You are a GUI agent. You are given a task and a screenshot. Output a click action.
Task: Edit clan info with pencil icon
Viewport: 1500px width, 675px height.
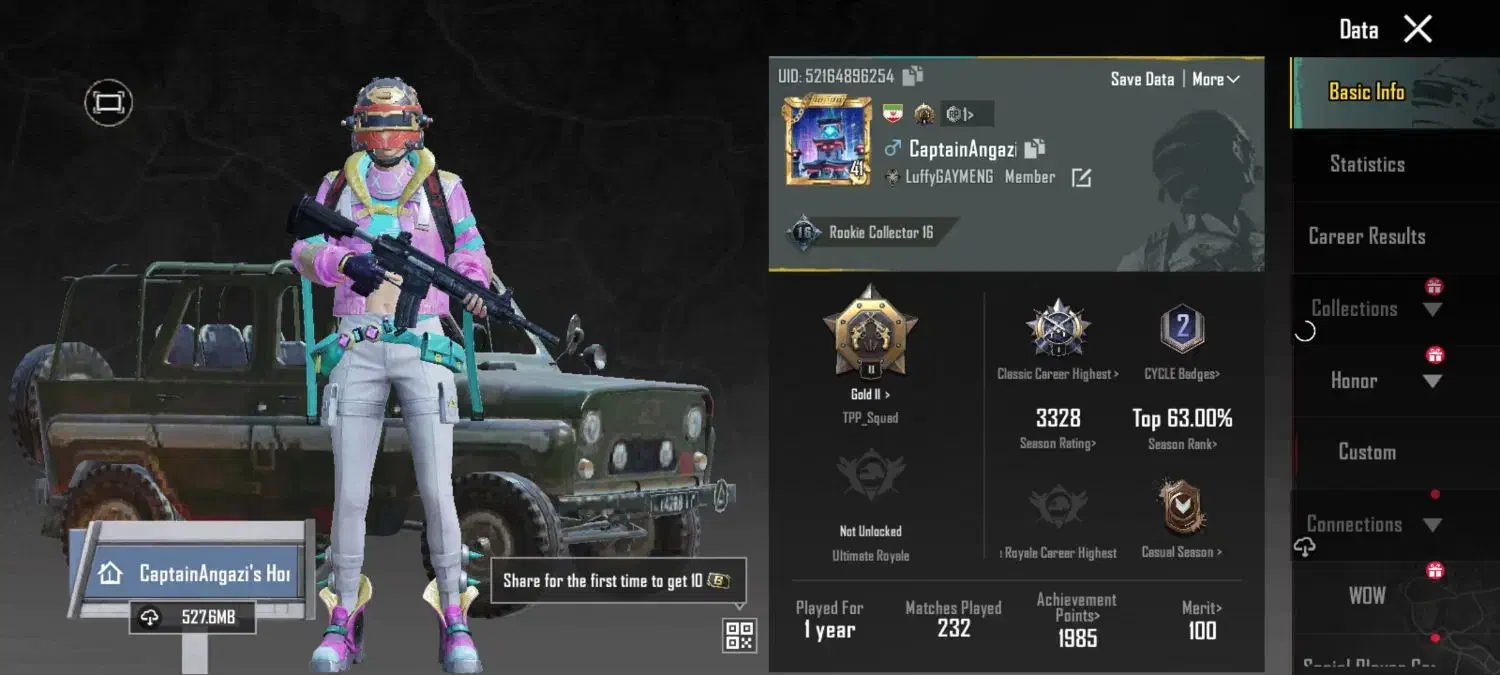[x=1081, y=178]
